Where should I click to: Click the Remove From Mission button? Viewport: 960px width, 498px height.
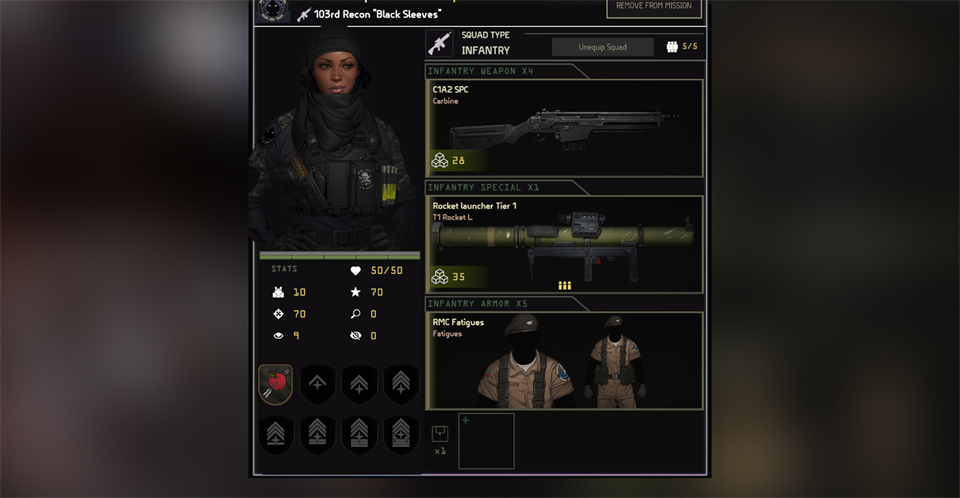pos(654,8)
